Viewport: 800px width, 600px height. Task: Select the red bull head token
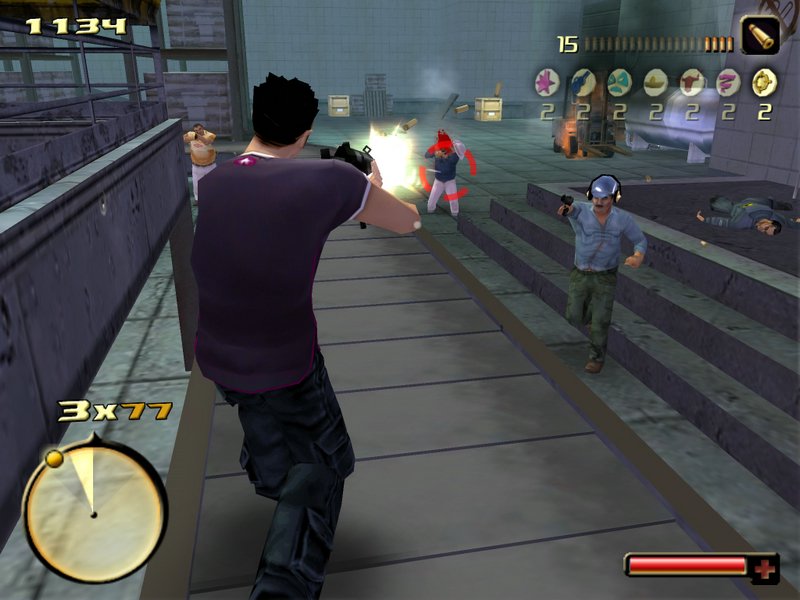tap(692, 81)
